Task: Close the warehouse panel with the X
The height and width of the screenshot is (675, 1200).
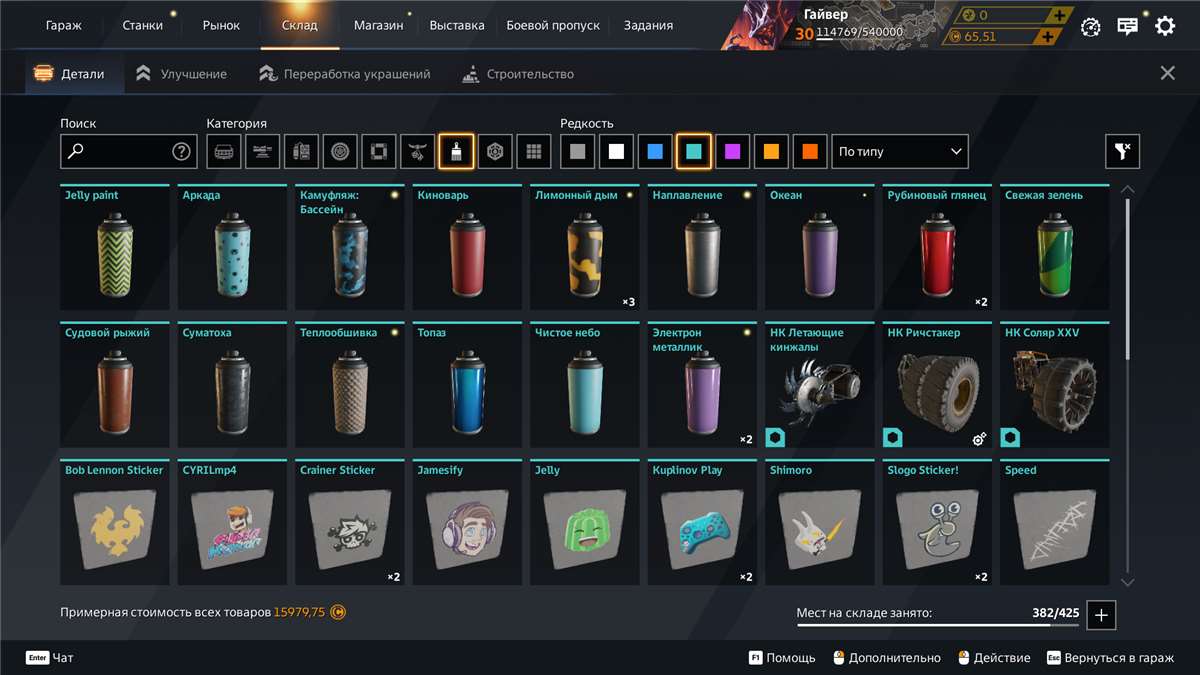Action: pos(1167,73)
